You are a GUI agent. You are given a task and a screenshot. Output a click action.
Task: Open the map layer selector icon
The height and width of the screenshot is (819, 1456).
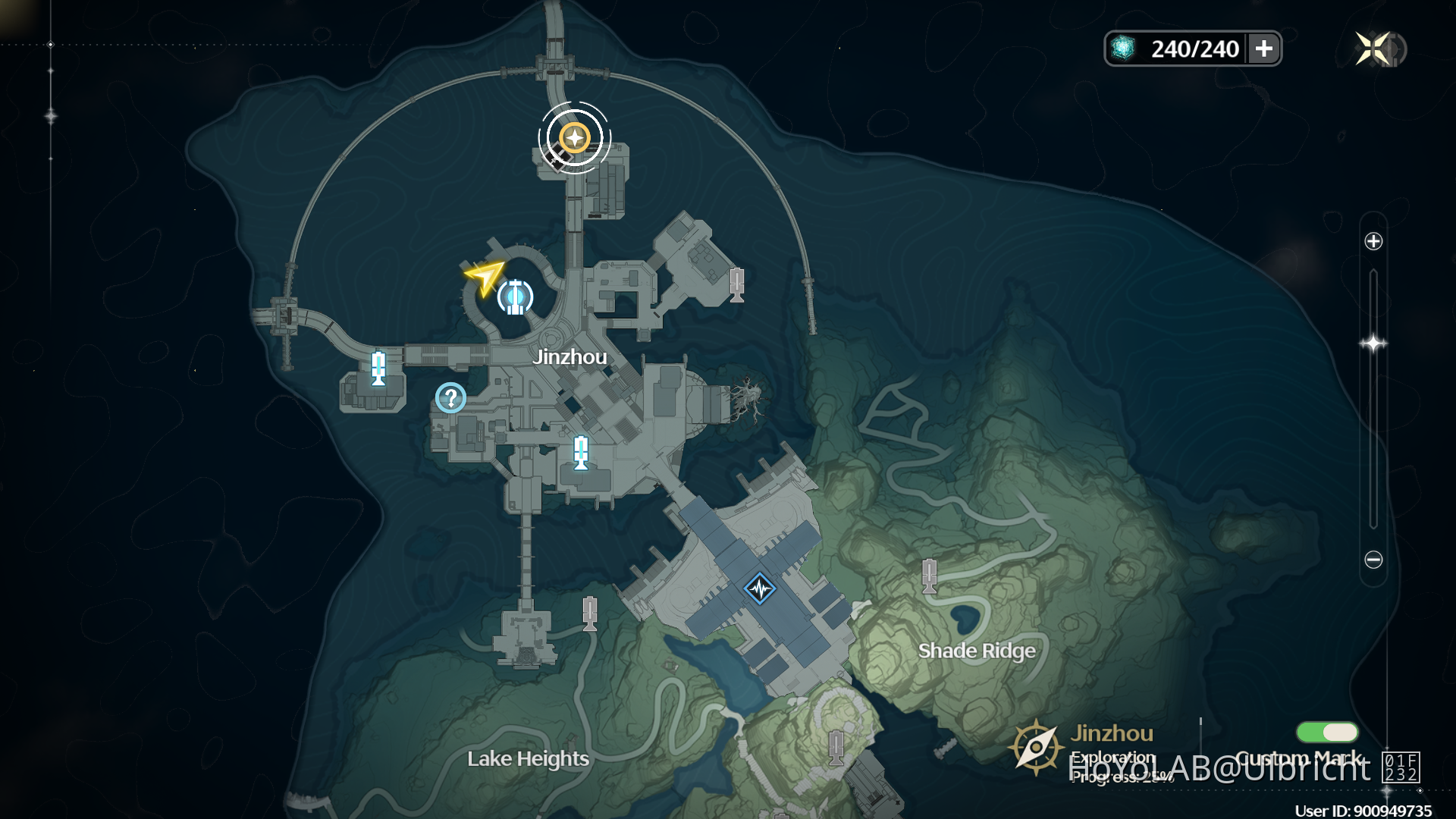coord(1401,767)
